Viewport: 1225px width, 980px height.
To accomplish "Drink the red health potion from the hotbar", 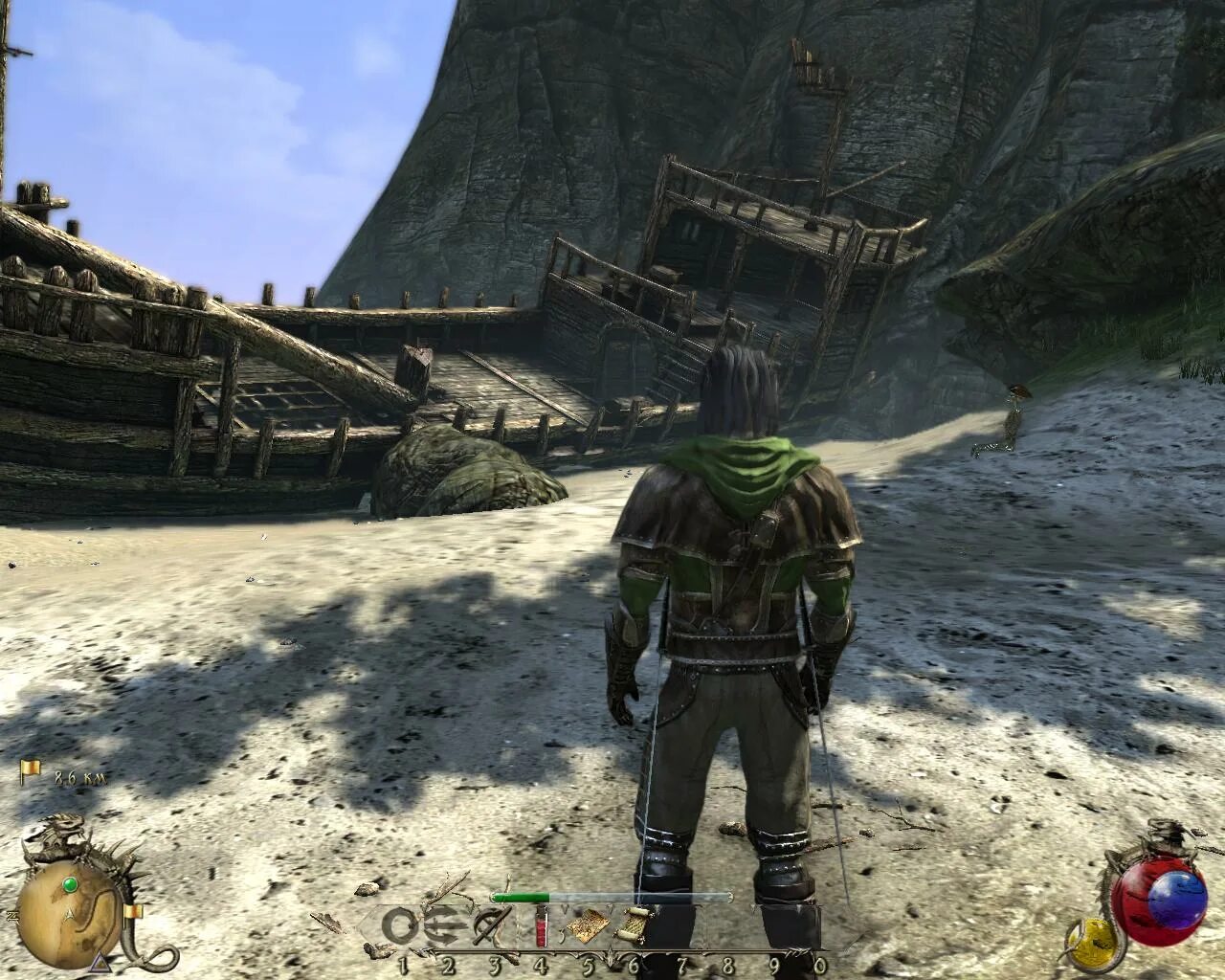I will (541, 925).
